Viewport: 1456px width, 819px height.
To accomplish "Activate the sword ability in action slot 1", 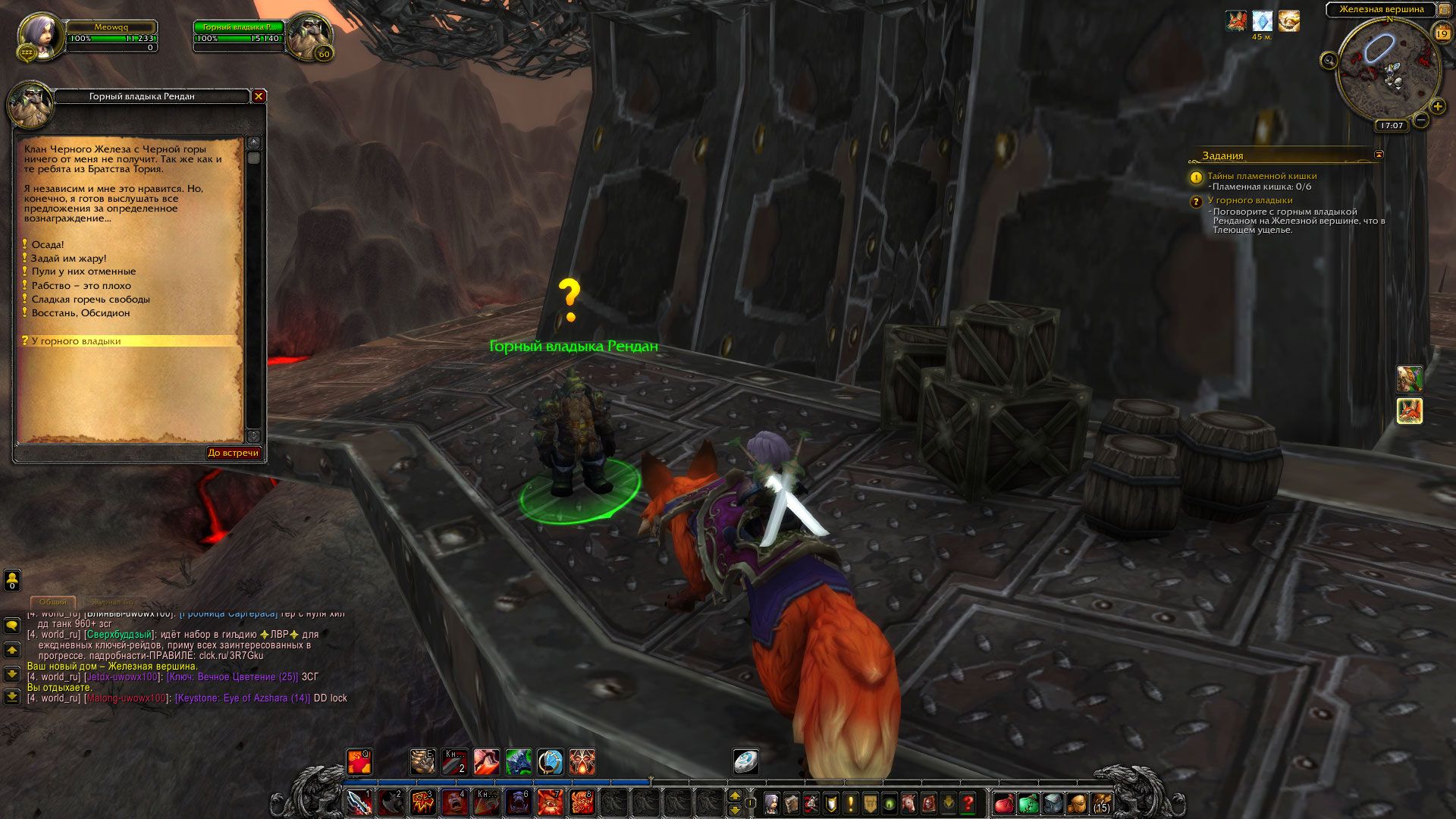I will tap(359, 802).
